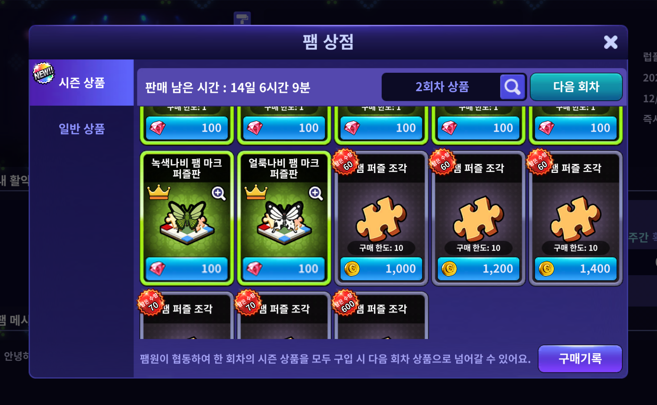Zoom in on the green butterfly puzzle board
This screenshot has width=657, height=405.
coord(218,193)
